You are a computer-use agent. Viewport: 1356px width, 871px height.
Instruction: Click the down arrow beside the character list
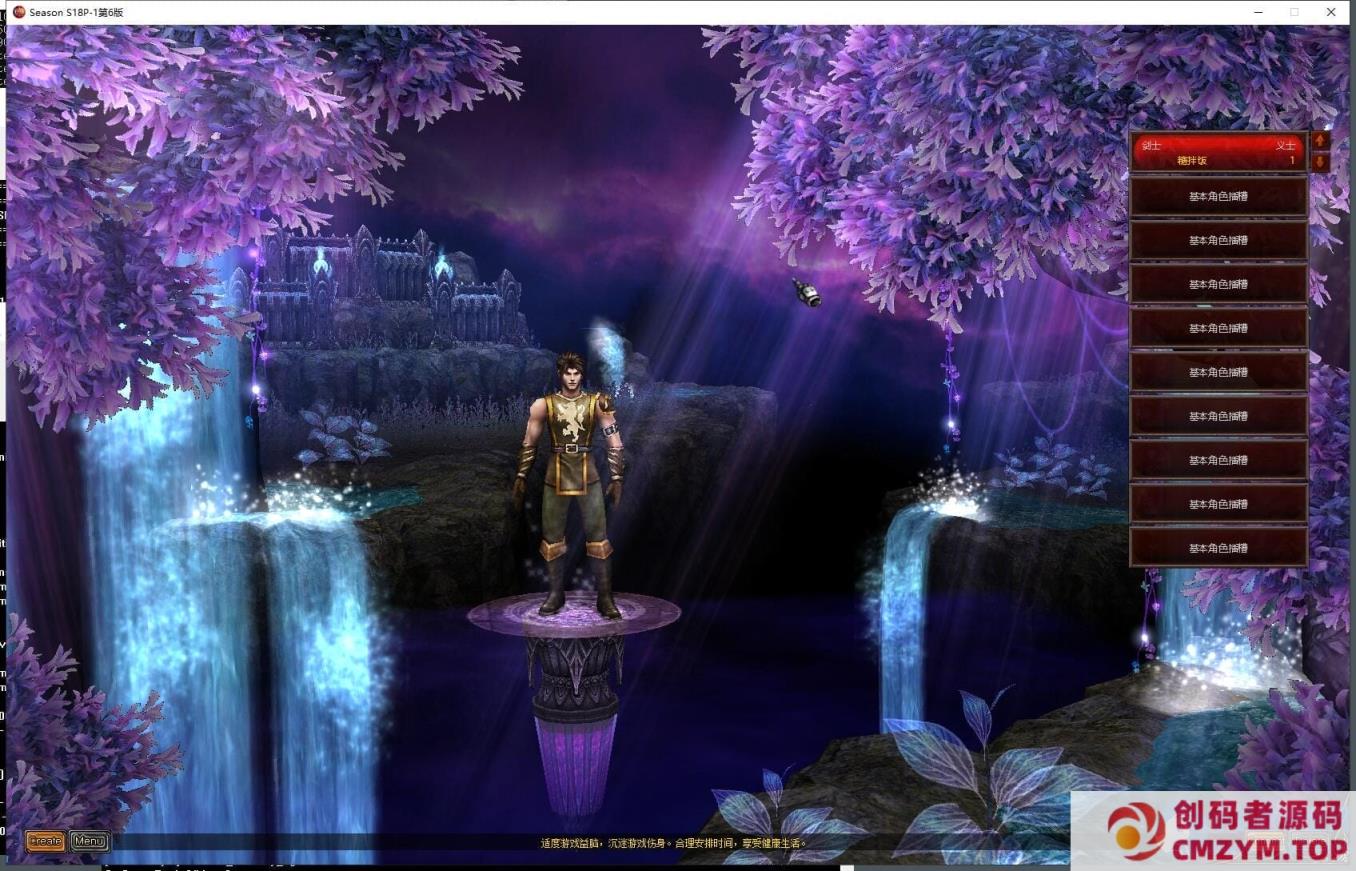[1320, 162]
